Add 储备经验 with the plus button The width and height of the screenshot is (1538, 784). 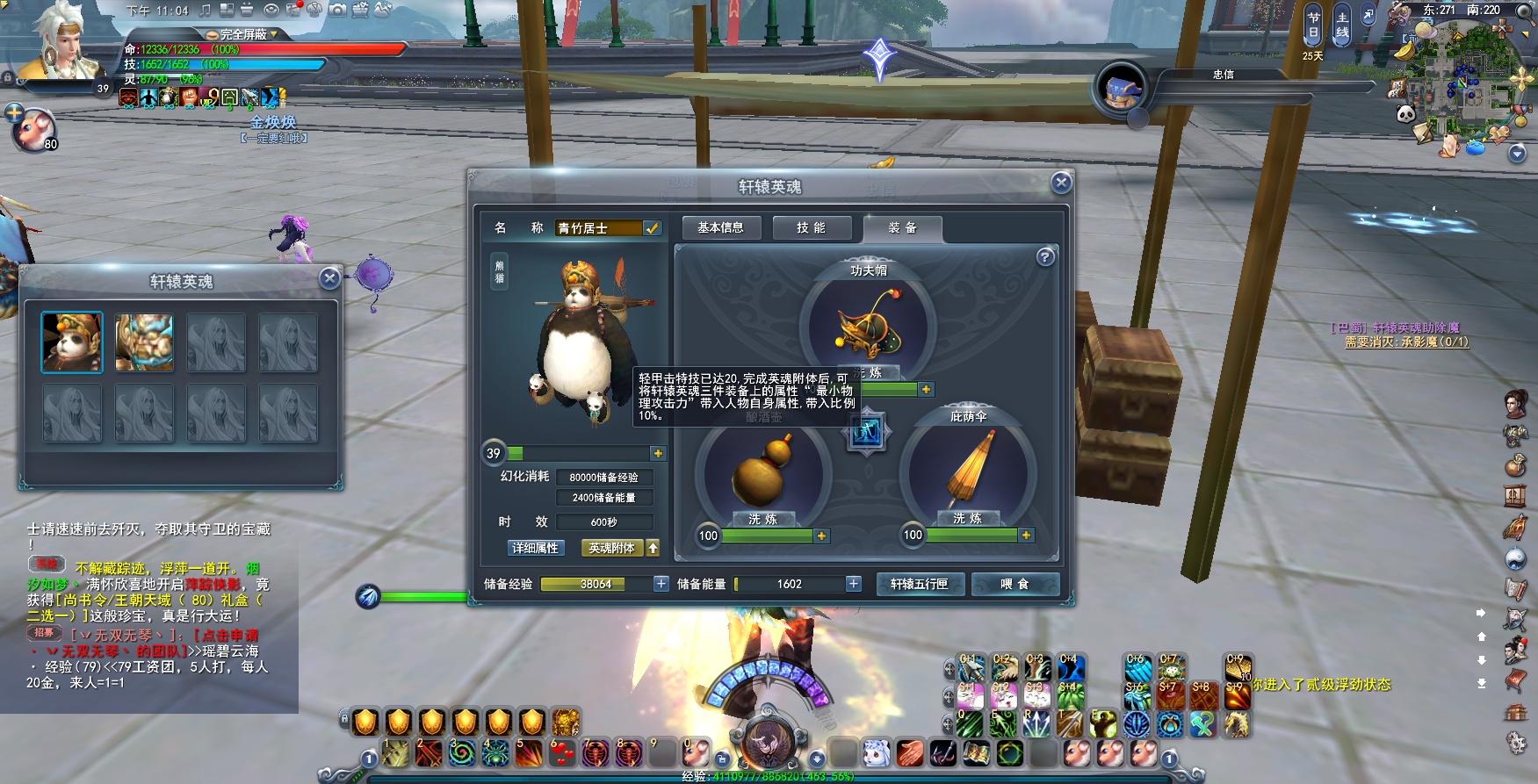point(661,584)
